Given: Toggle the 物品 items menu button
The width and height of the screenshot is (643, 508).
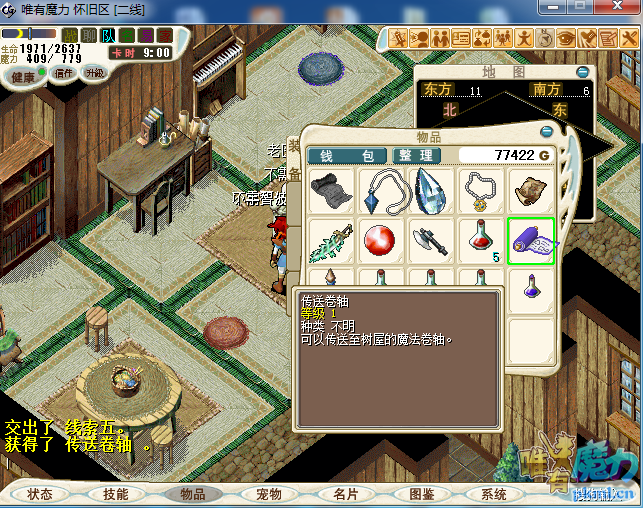Looking at the screenshot, I should [192, 494].
